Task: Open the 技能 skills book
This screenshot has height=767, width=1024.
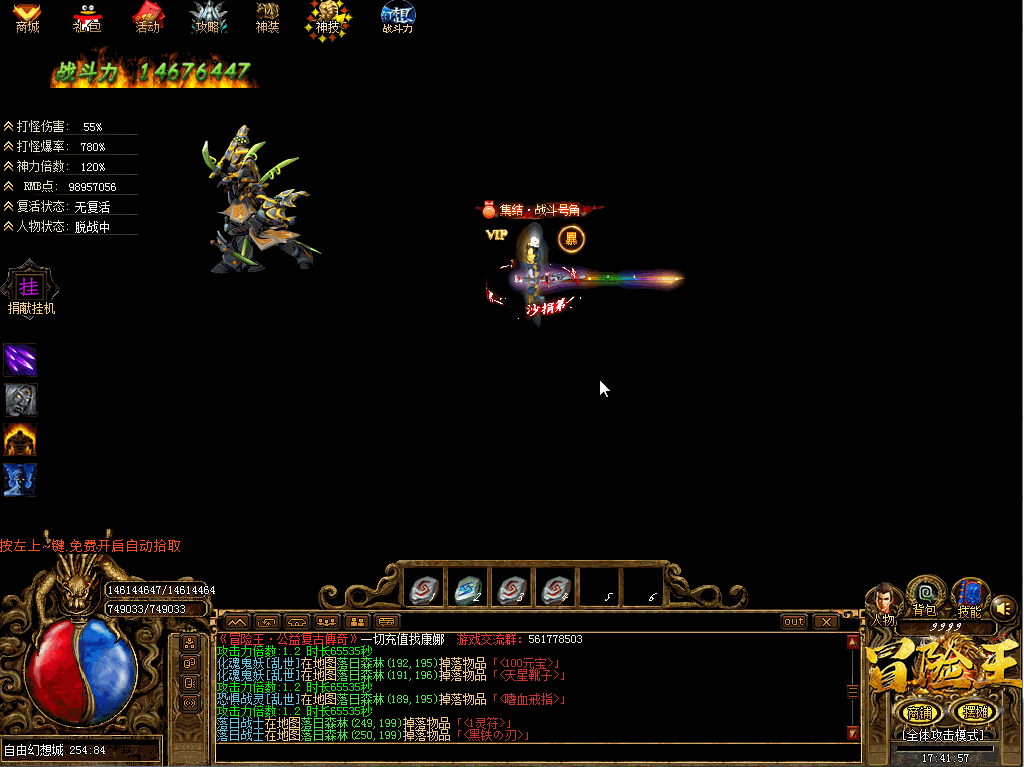Action: pos(969,596)
